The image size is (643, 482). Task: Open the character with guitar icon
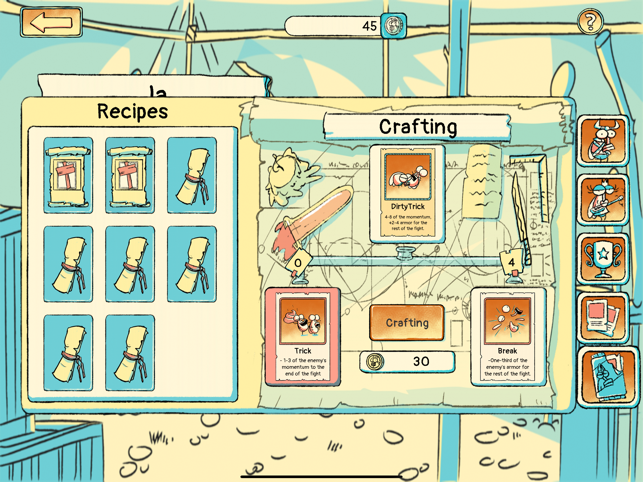(x=603, y=199)
